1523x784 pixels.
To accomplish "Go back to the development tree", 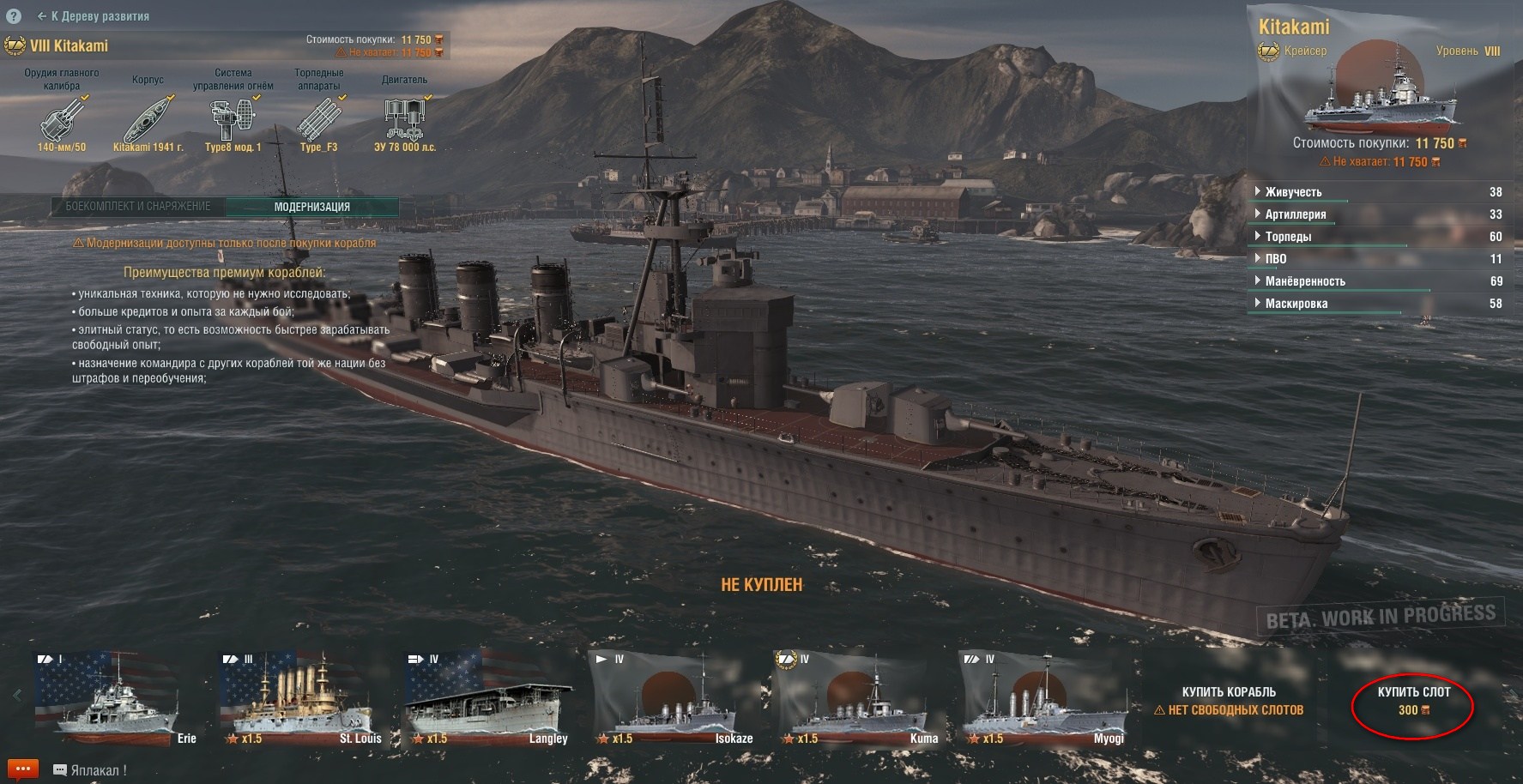I will tap(94, 16).
